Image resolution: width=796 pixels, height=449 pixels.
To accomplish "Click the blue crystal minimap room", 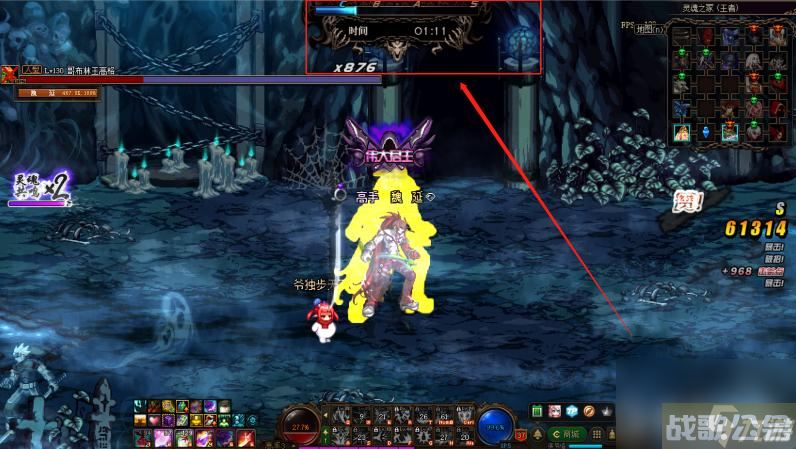I will (x=705, y=132).
